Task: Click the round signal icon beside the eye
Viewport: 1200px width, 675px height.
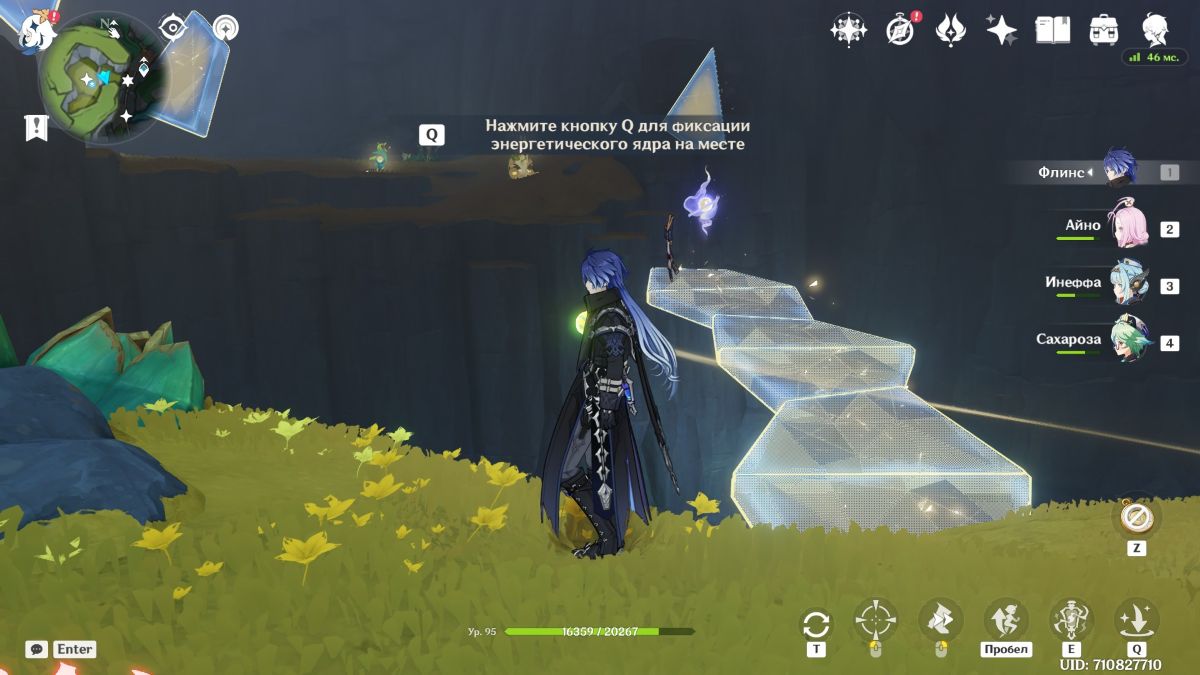Action: 224,28
